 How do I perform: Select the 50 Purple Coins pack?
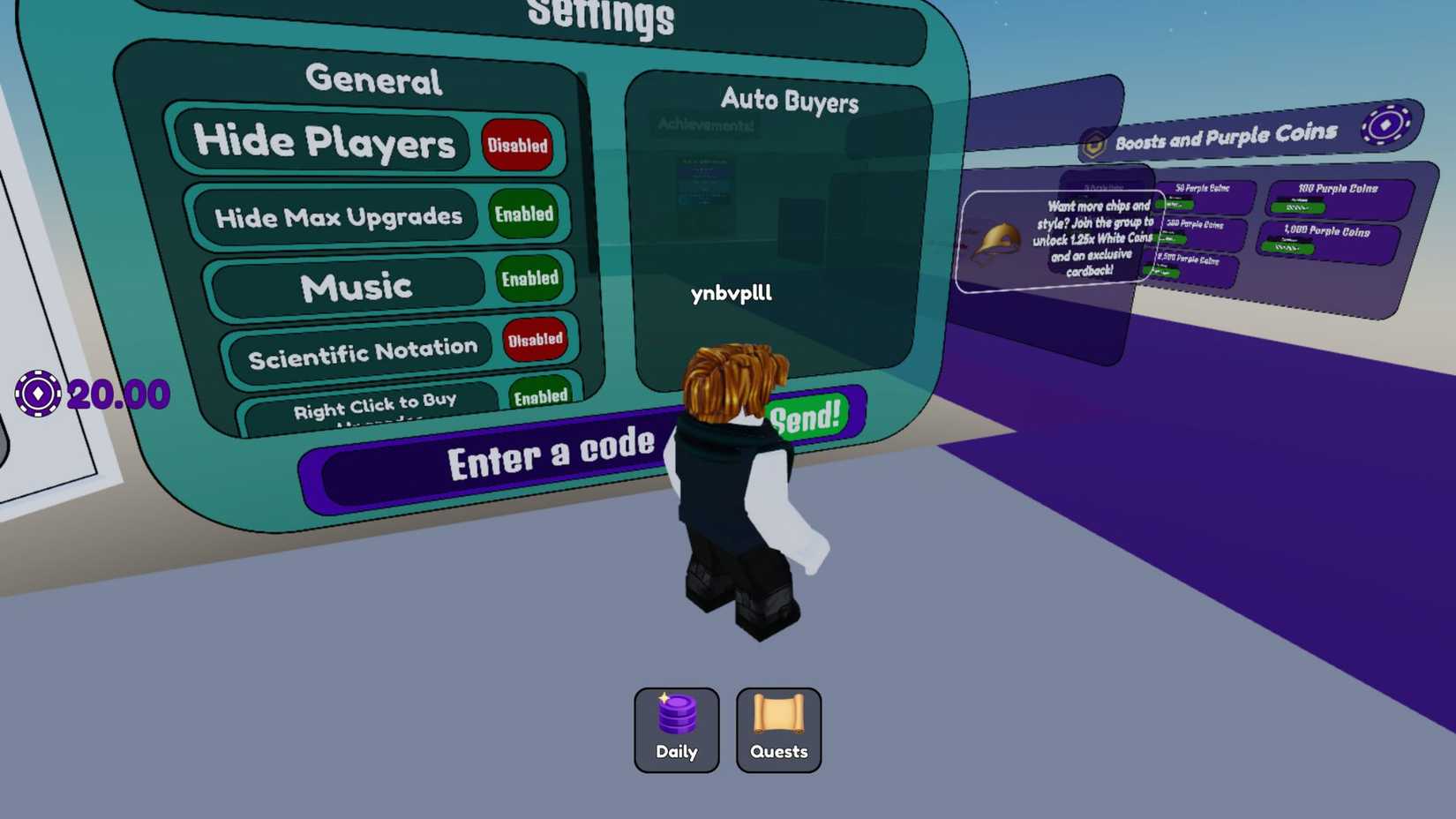[x=1205, y=194]
